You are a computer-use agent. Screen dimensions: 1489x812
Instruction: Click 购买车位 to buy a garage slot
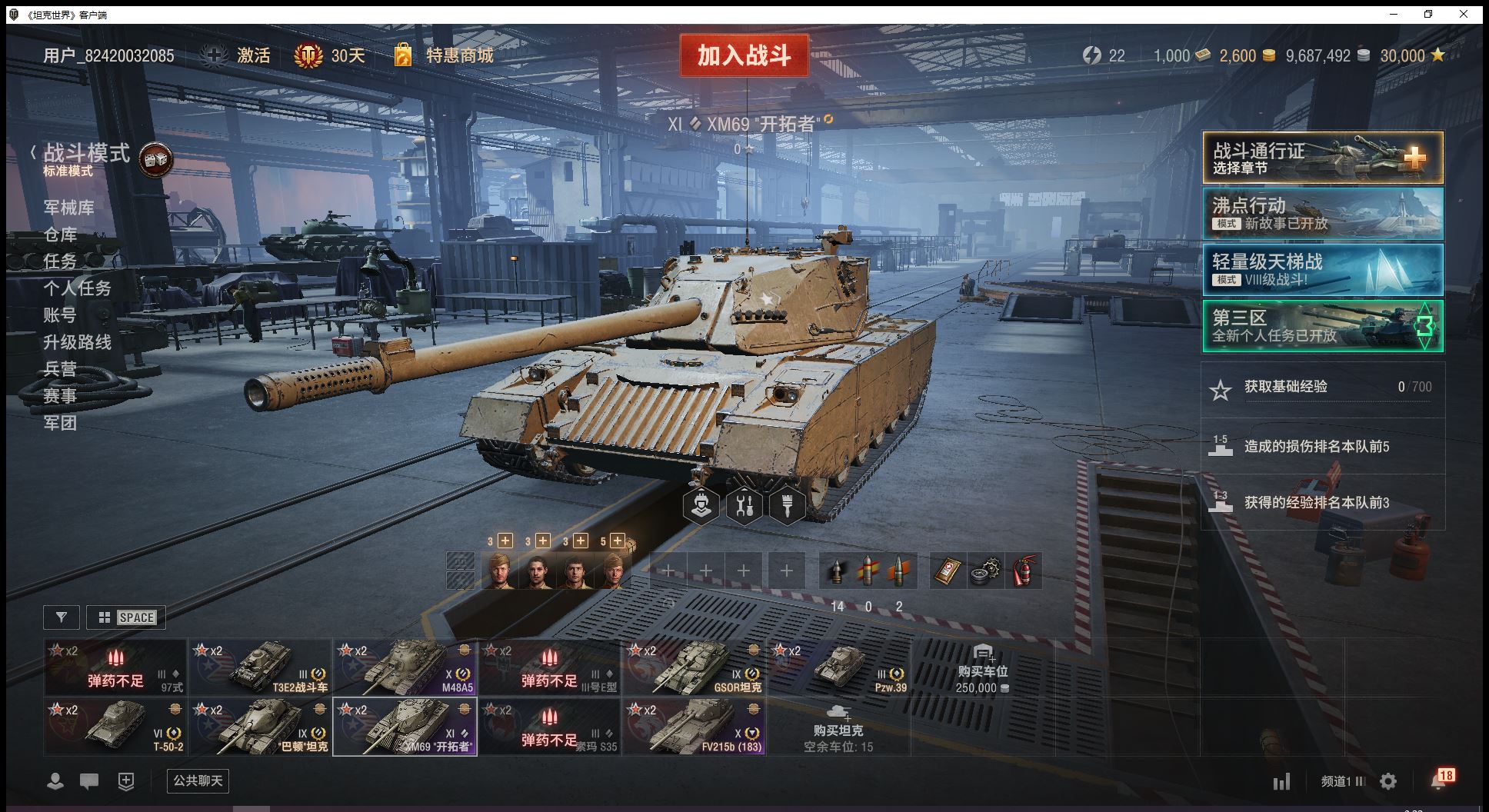pyautogui.click(x=982, y=669)
